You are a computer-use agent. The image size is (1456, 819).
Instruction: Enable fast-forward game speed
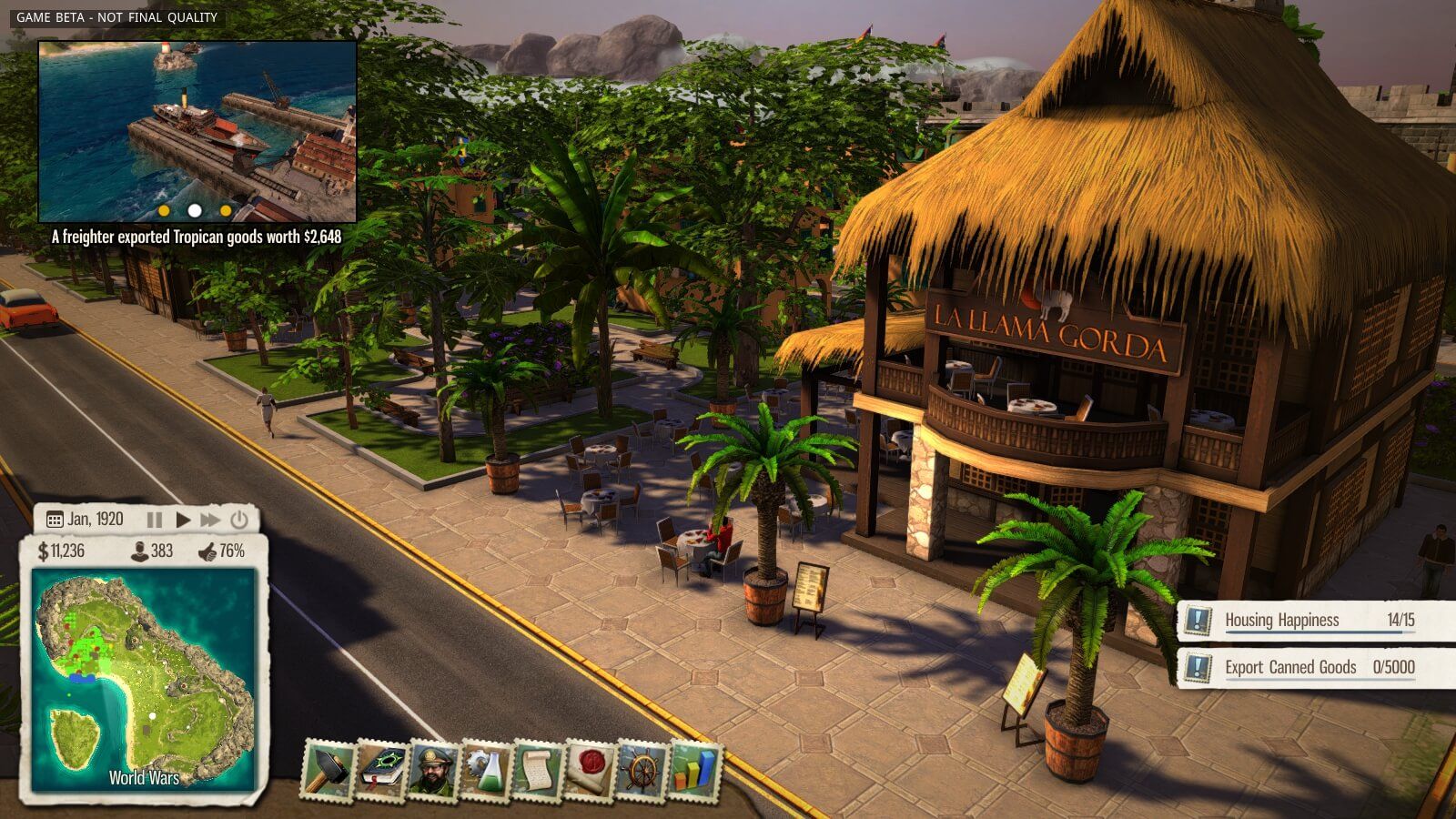point(210,519)
